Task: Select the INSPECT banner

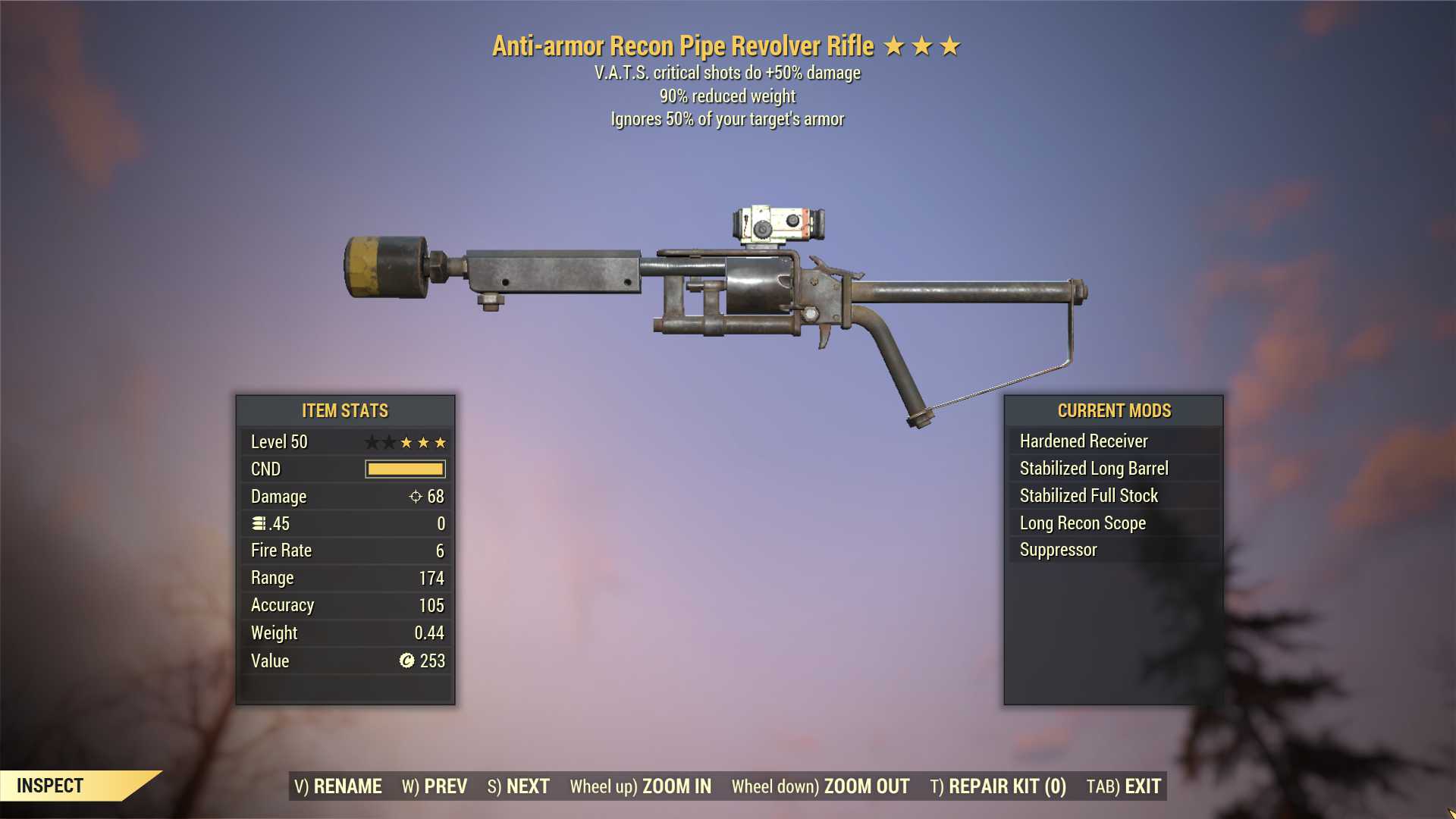Action: coord(50,786)
